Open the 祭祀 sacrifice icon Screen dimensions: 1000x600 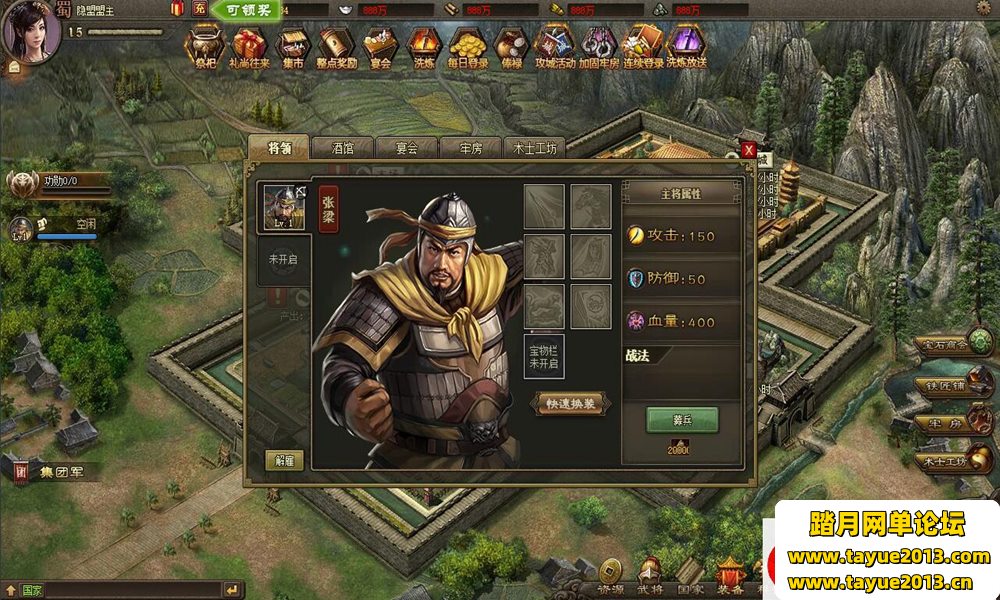204,46
